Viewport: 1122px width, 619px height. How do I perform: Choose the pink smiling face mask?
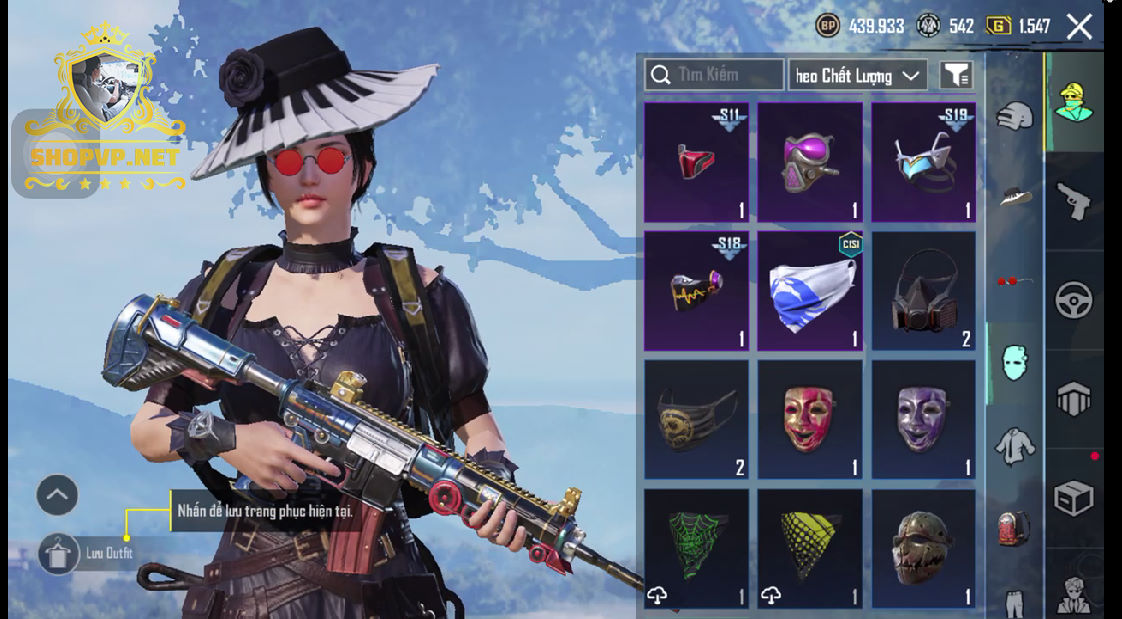pyautogui.click(x=809, y=419)
